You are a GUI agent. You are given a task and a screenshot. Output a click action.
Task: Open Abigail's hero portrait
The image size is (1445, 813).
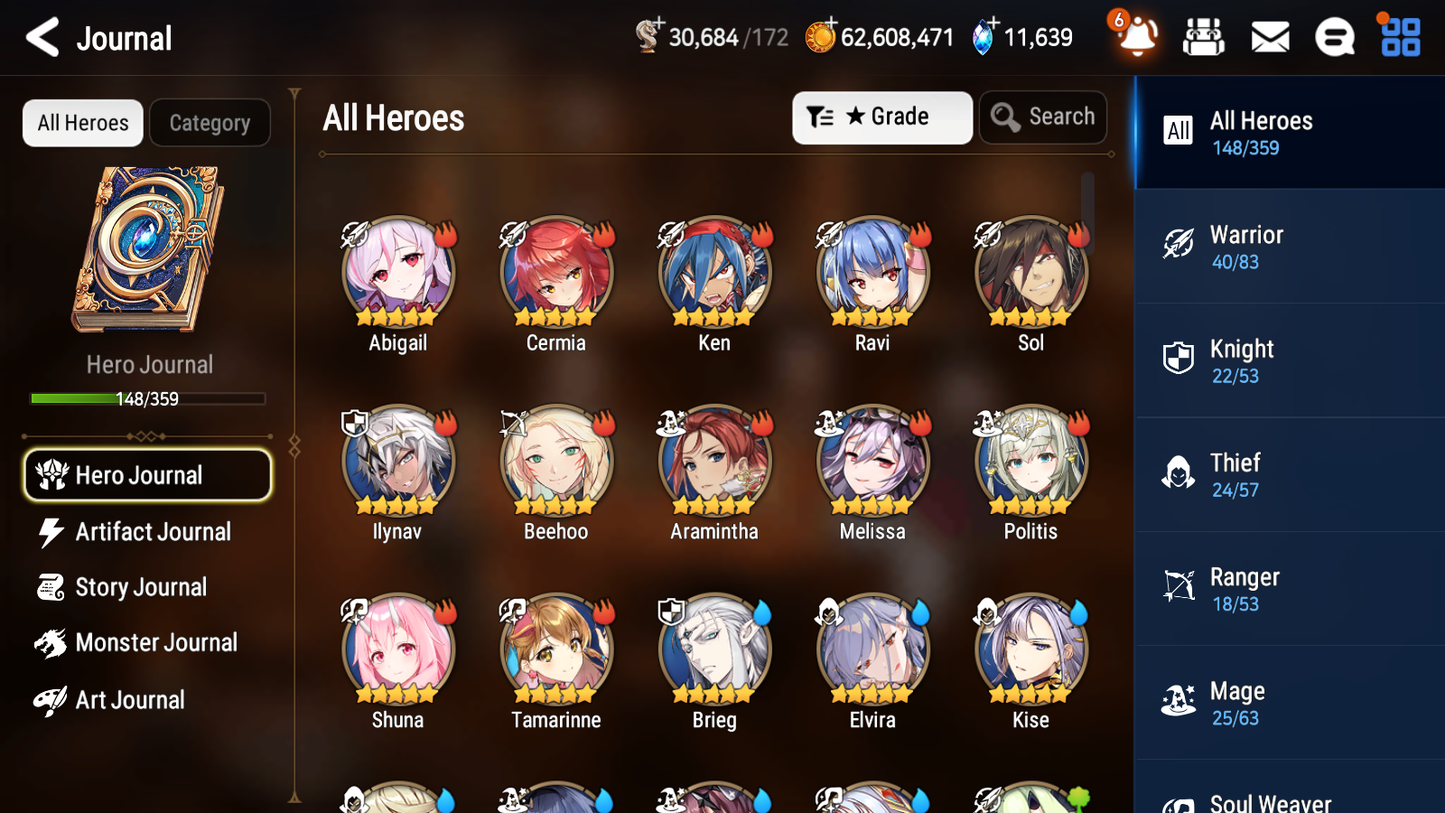coord(397,272)
